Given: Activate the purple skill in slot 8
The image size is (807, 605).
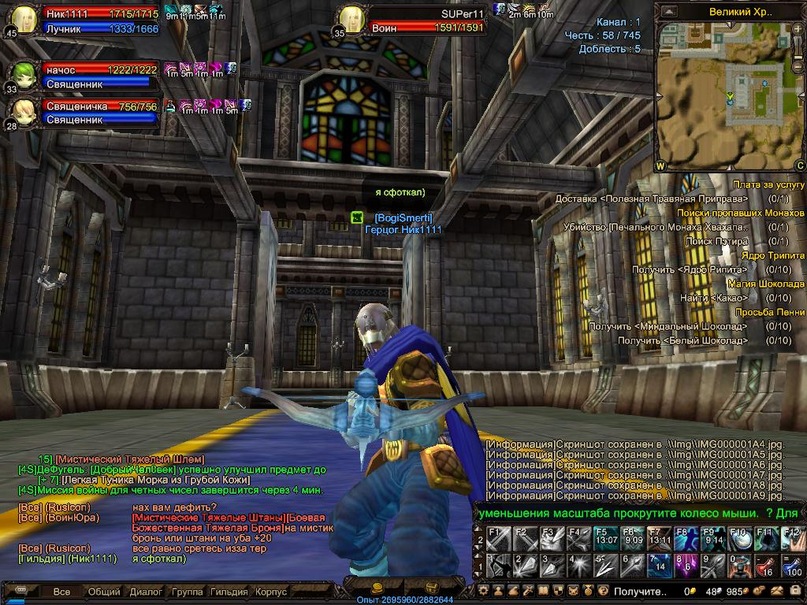Looking at the screenshot, I should pos(686,565).
